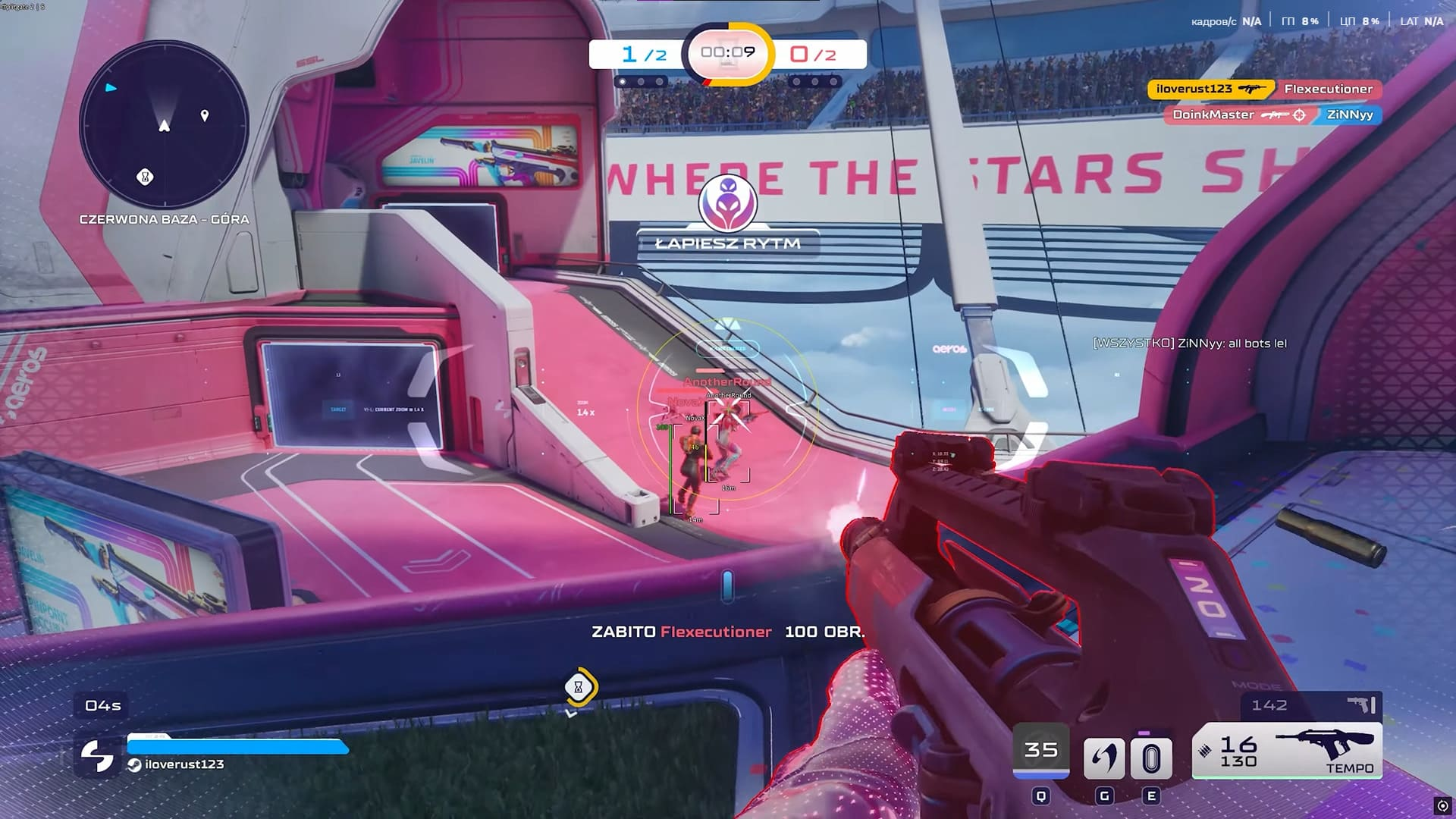Select the location pin on the minimap
Screen dimensions: 1456x819
pos(204,115)
